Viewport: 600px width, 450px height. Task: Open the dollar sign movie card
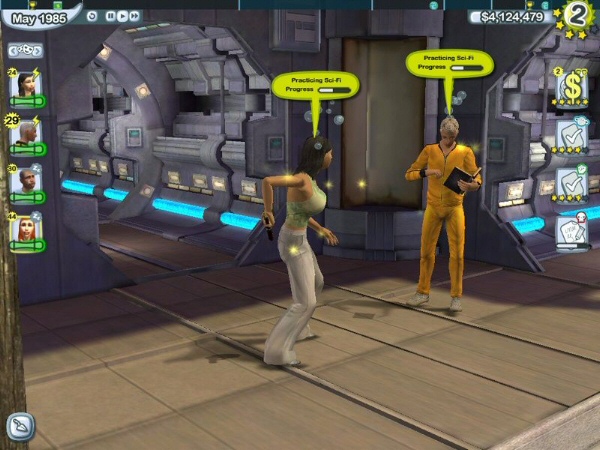click(572, 88)
